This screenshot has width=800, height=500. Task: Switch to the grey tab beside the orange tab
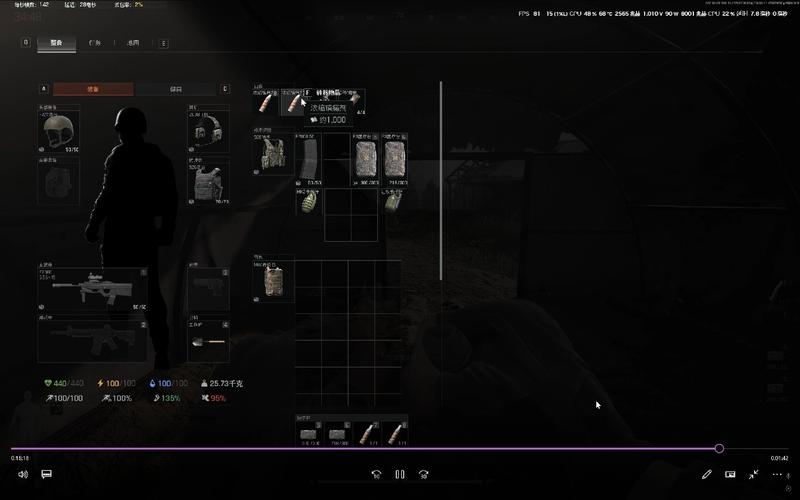click(x=177, y=89)
